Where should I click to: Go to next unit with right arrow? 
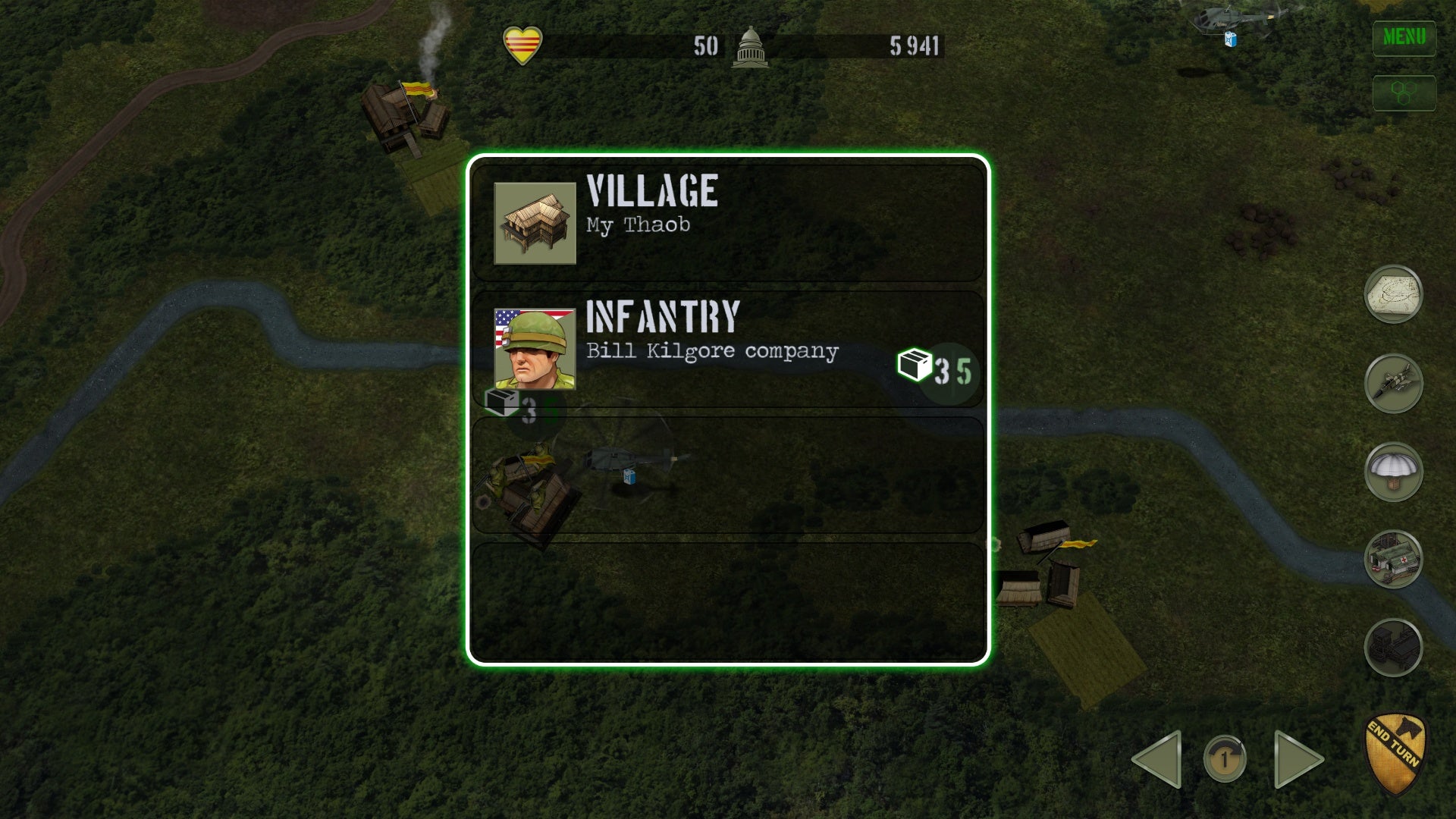(1298, 758)
